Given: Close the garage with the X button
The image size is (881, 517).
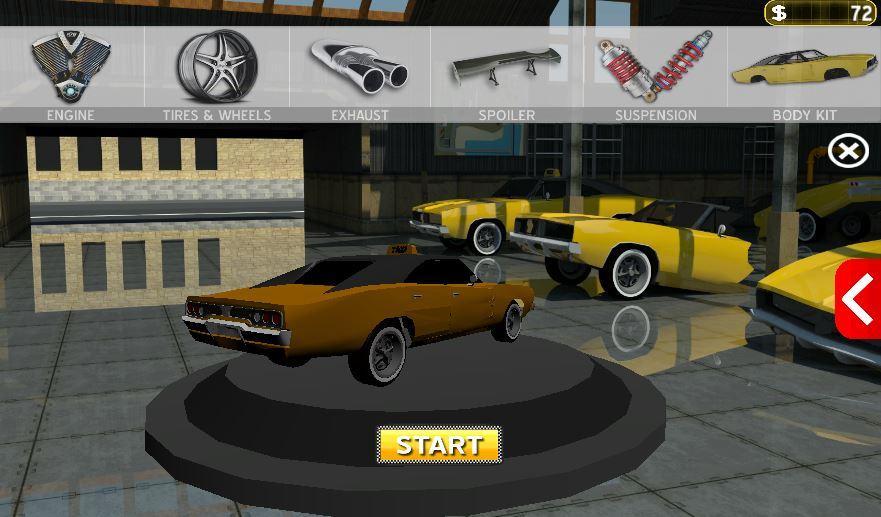Looking at the screenshot, I should [x=848, y=151].
